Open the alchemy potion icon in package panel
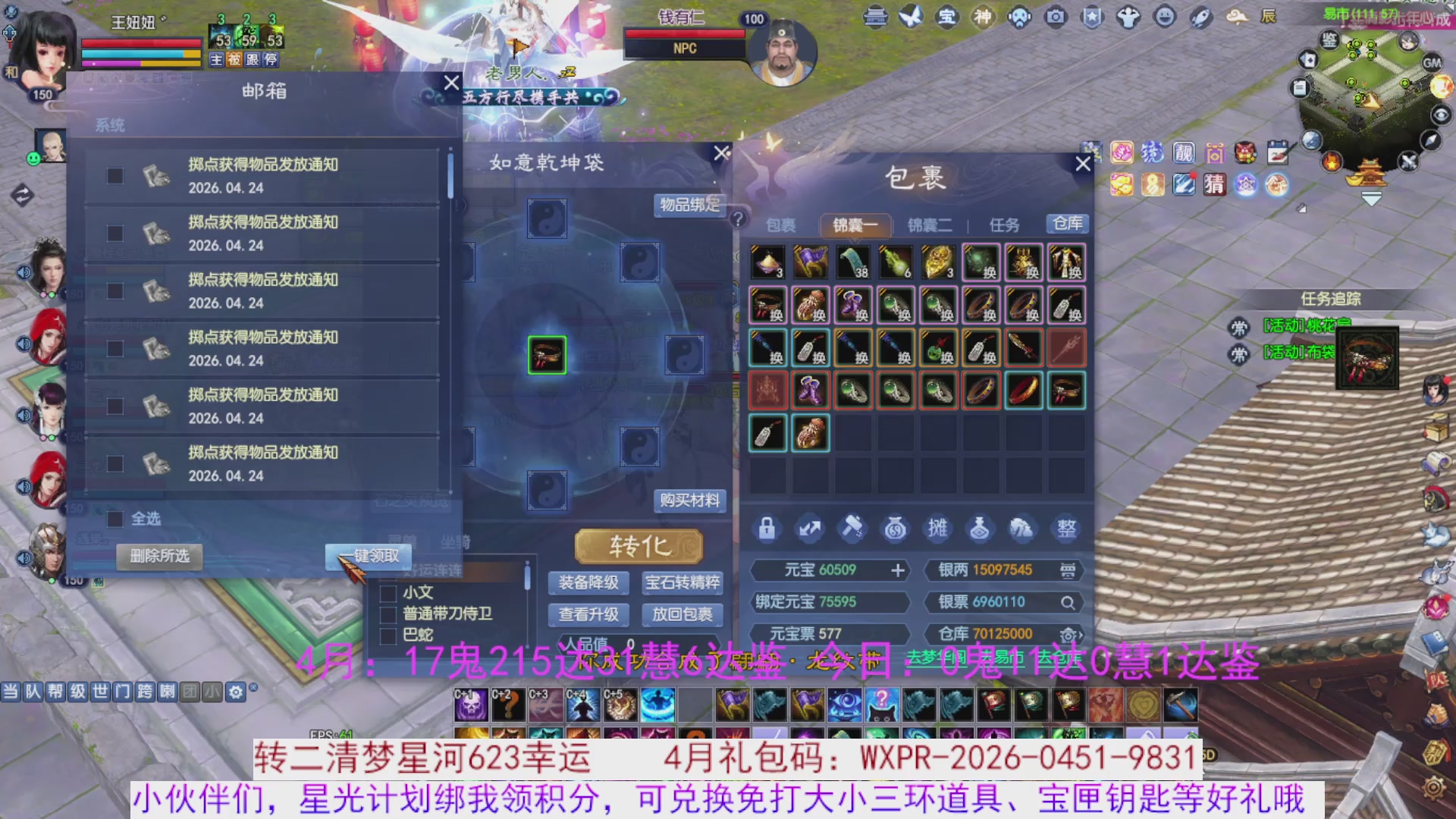The width and height of the screenshot is (1456, 819). [980, 529]
